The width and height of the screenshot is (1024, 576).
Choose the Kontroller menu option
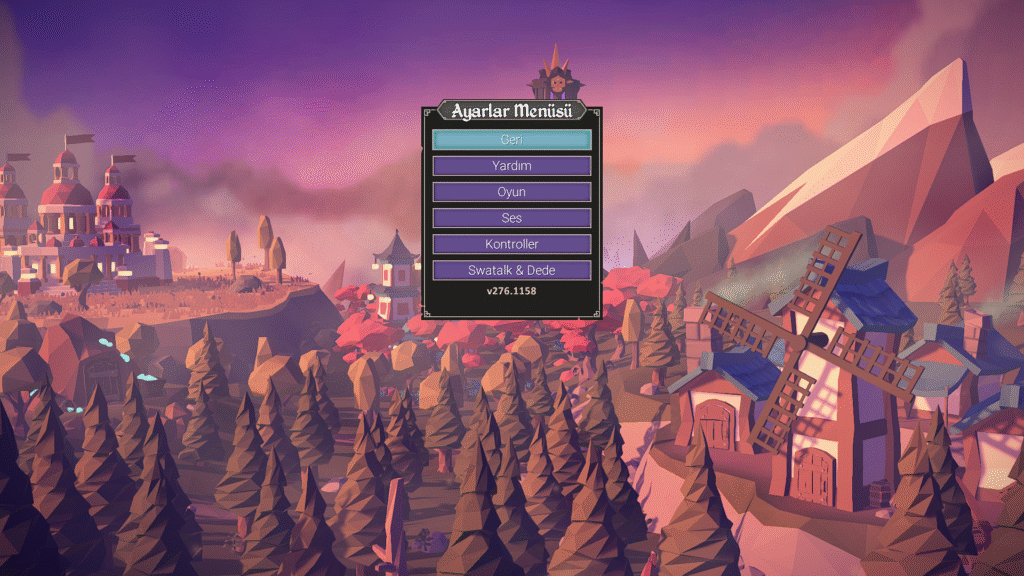coord(511,244)
